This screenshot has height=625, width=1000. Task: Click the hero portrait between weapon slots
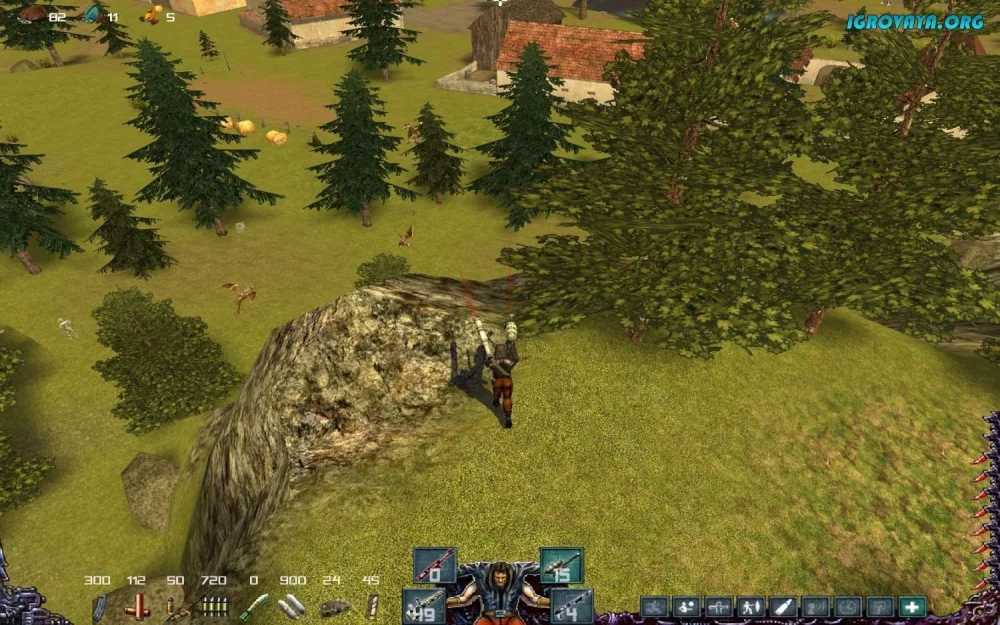click(497, 592)
